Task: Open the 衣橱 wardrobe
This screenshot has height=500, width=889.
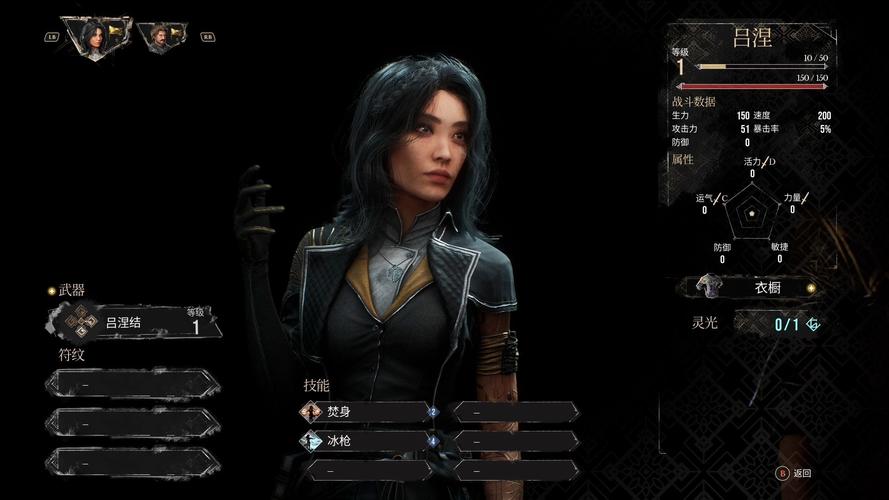Action: [755, 288]
